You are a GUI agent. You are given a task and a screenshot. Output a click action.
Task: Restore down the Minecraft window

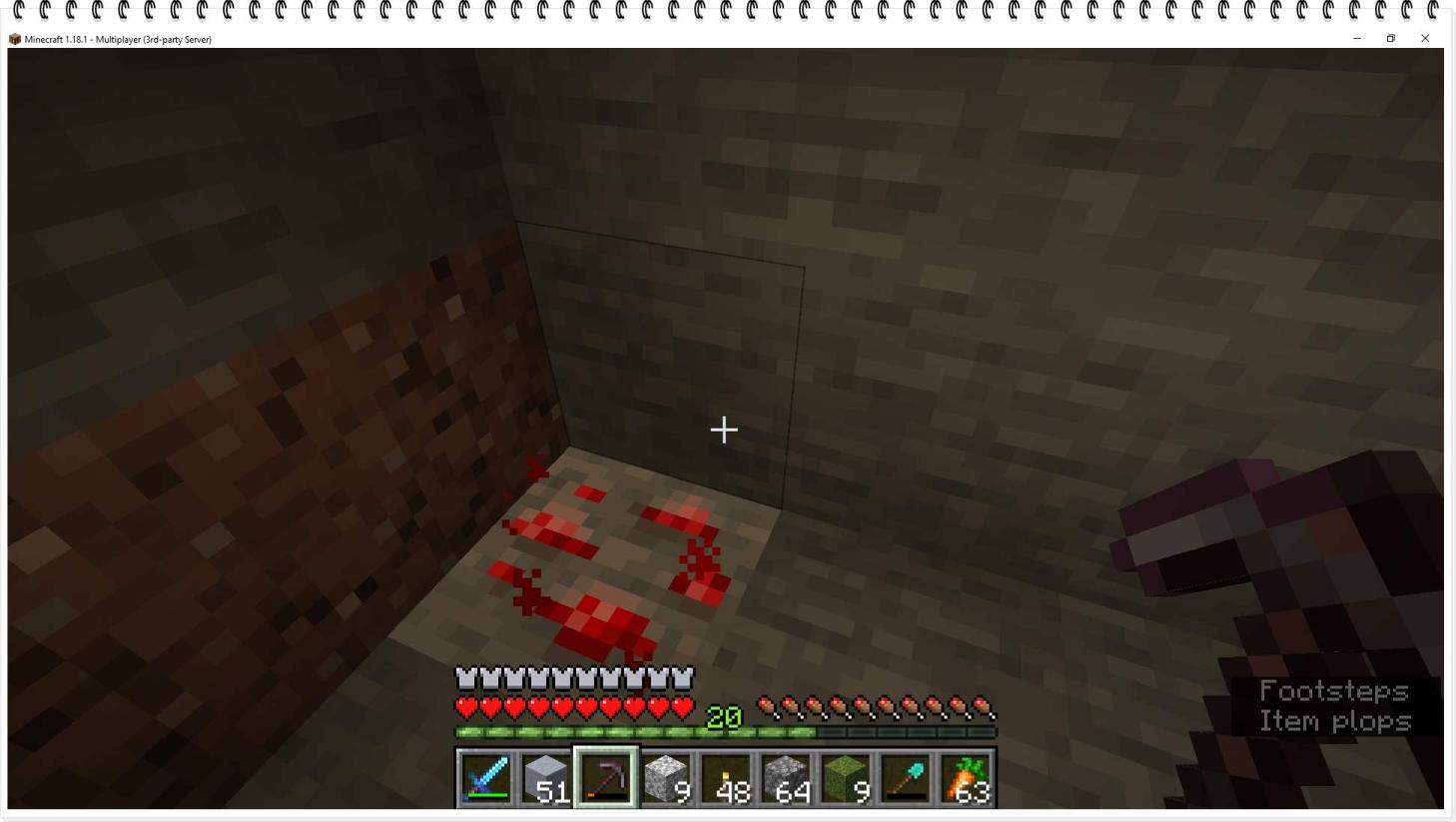tap(1390, 39)
